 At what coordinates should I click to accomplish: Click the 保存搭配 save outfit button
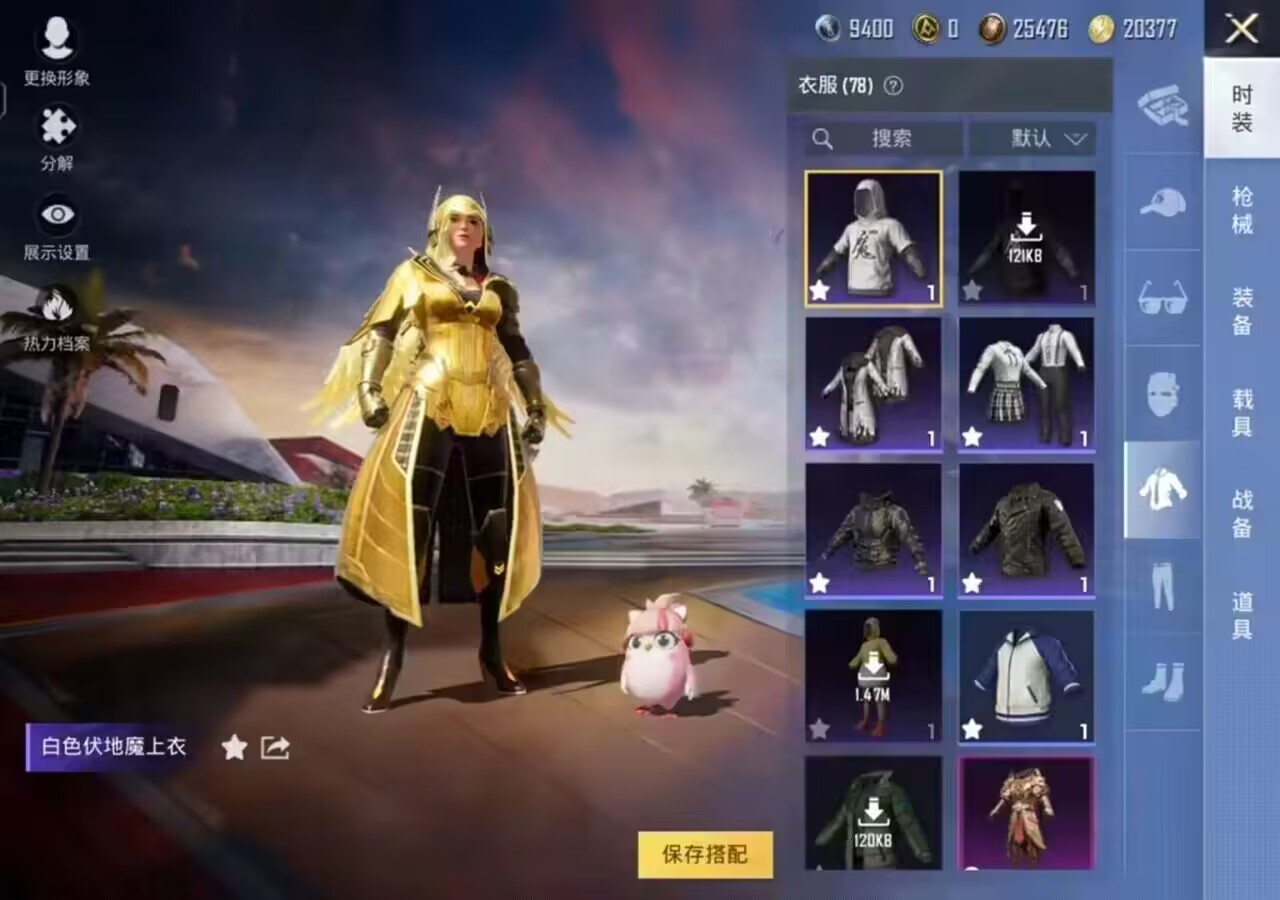click(x=705, y=854)
